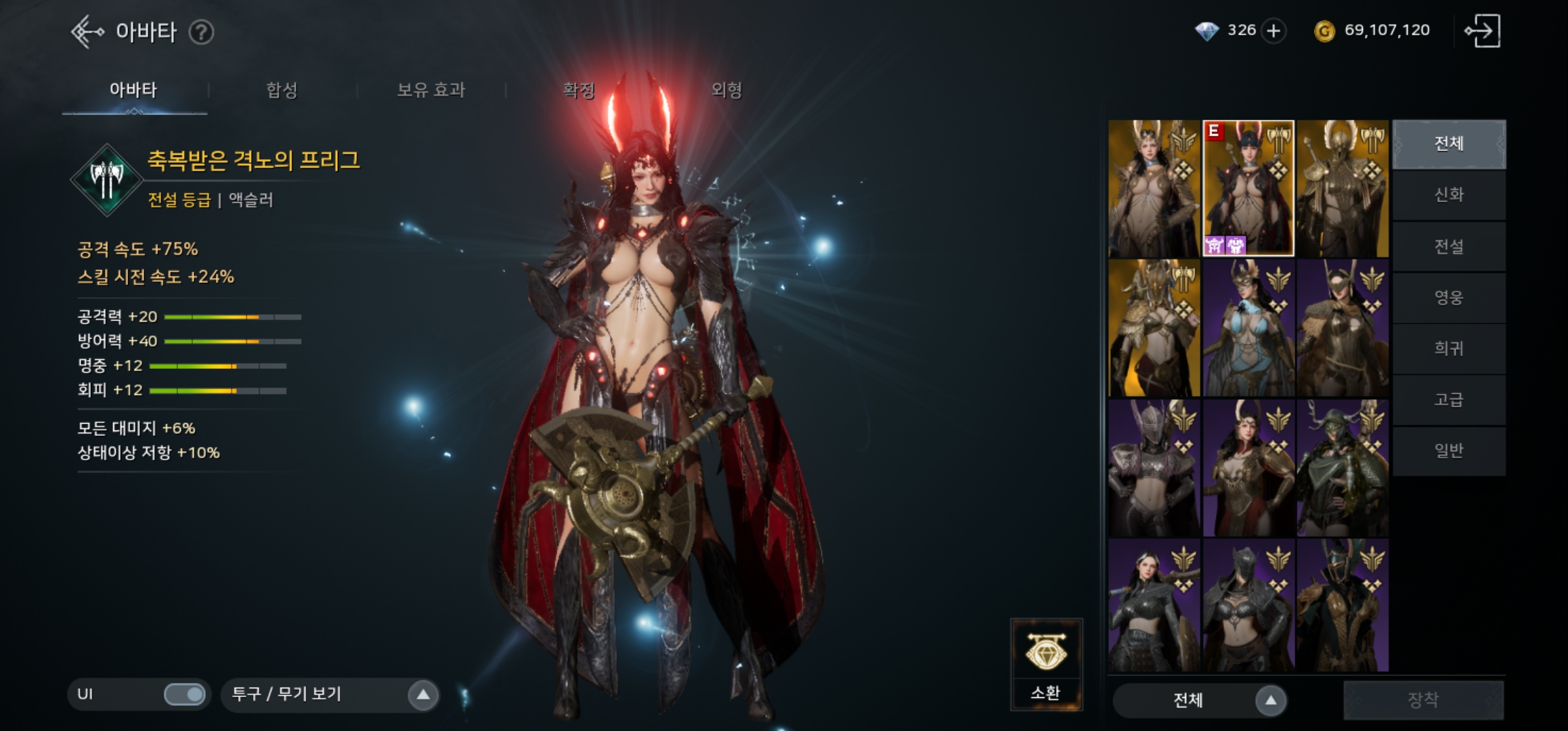
Task: Filter the list to 일반 grade
Action: [x=1449, y=451]
